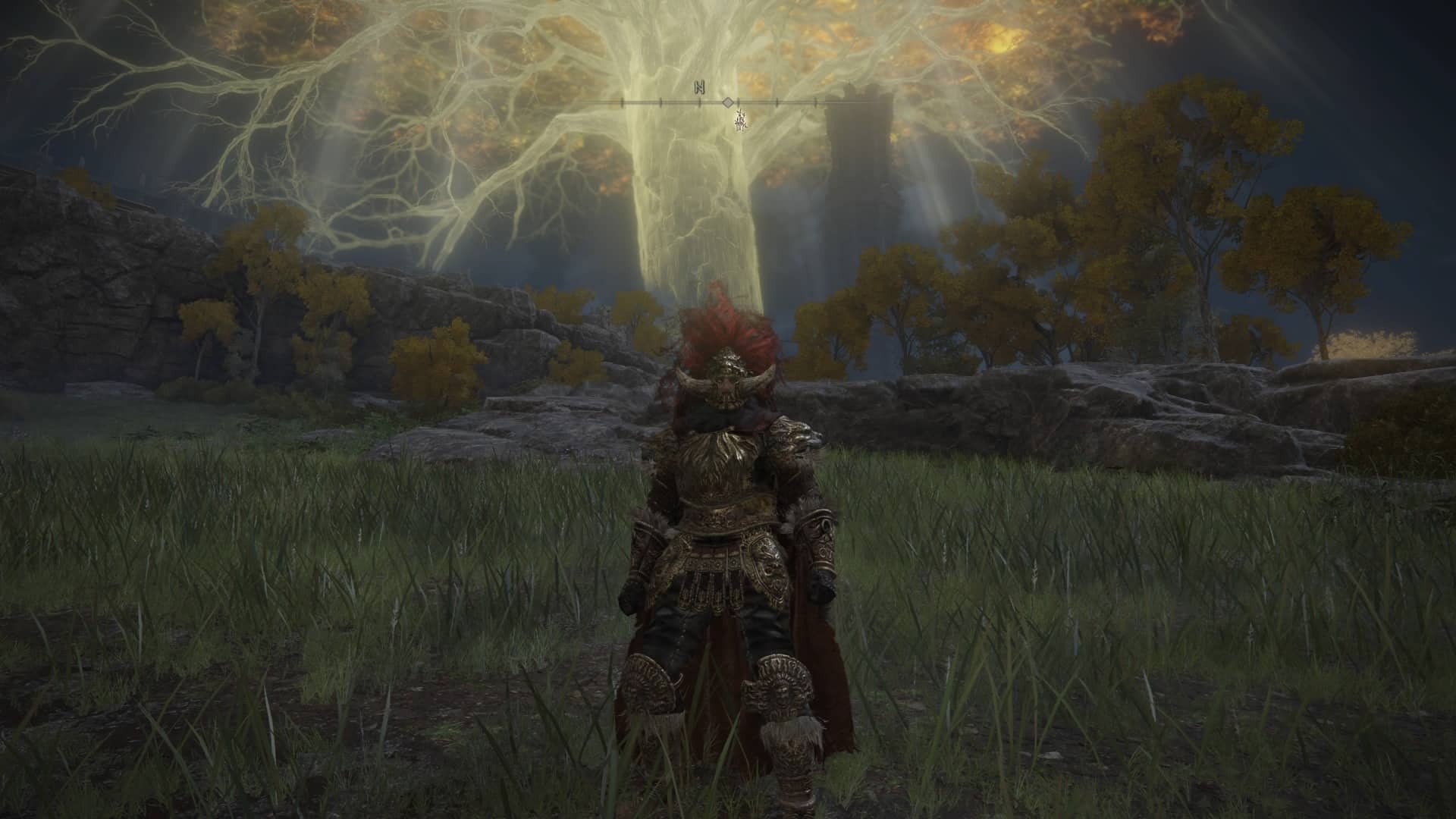Click the North indicator on the compass
Screen dimensions: 1456x819
tap(699, 87)
